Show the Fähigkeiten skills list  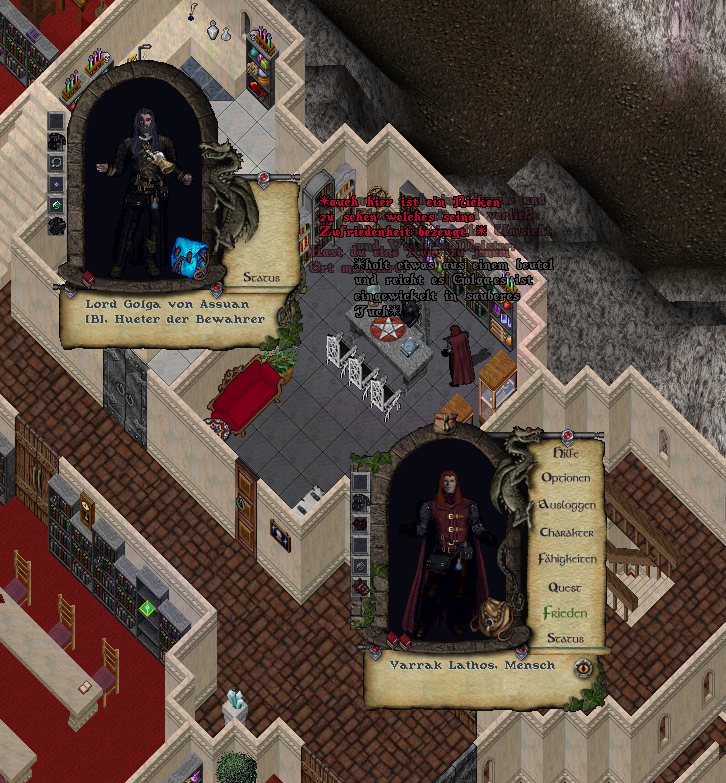tap(566, 559)
